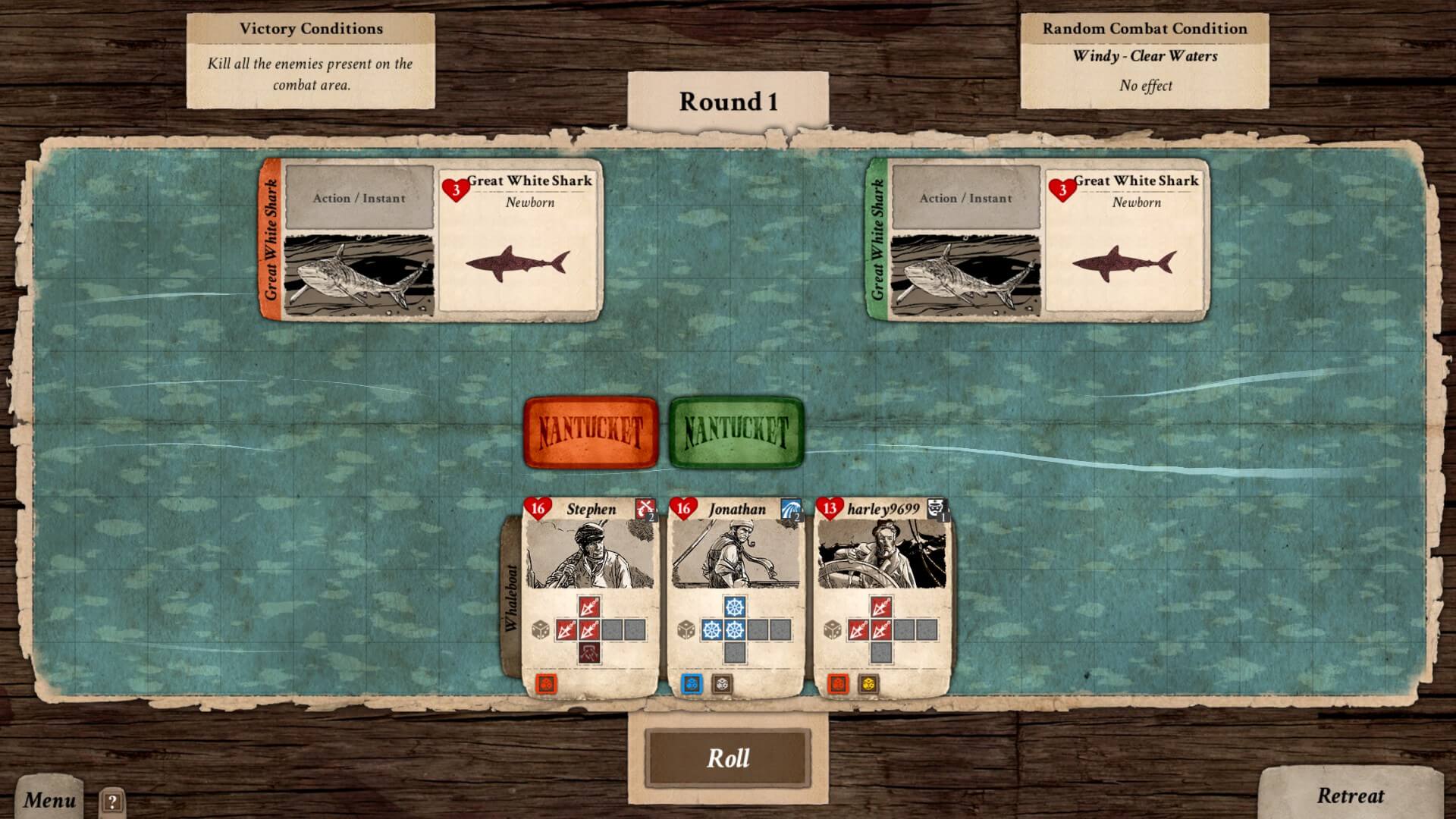Select the orange-tagged Great White Shark card

[x=432, y=240]
